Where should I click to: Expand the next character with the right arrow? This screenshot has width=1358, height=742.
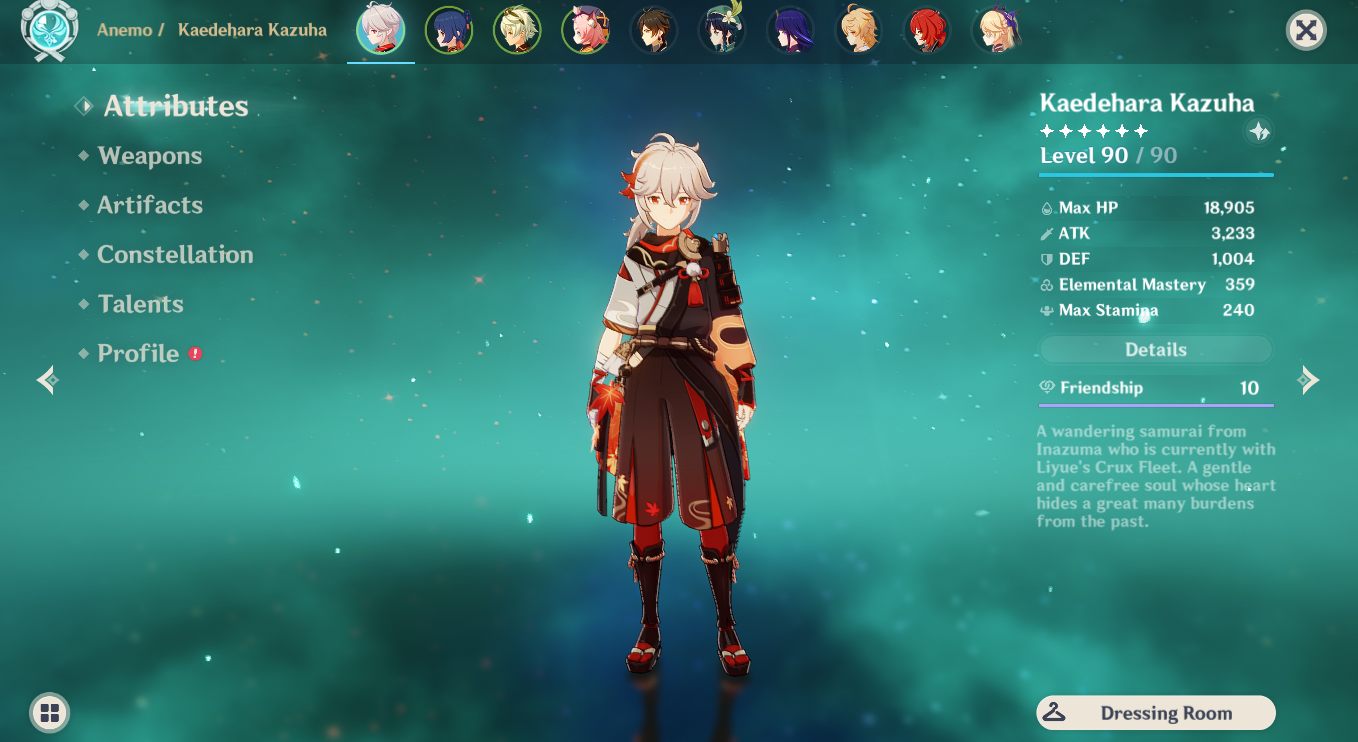1310,380
